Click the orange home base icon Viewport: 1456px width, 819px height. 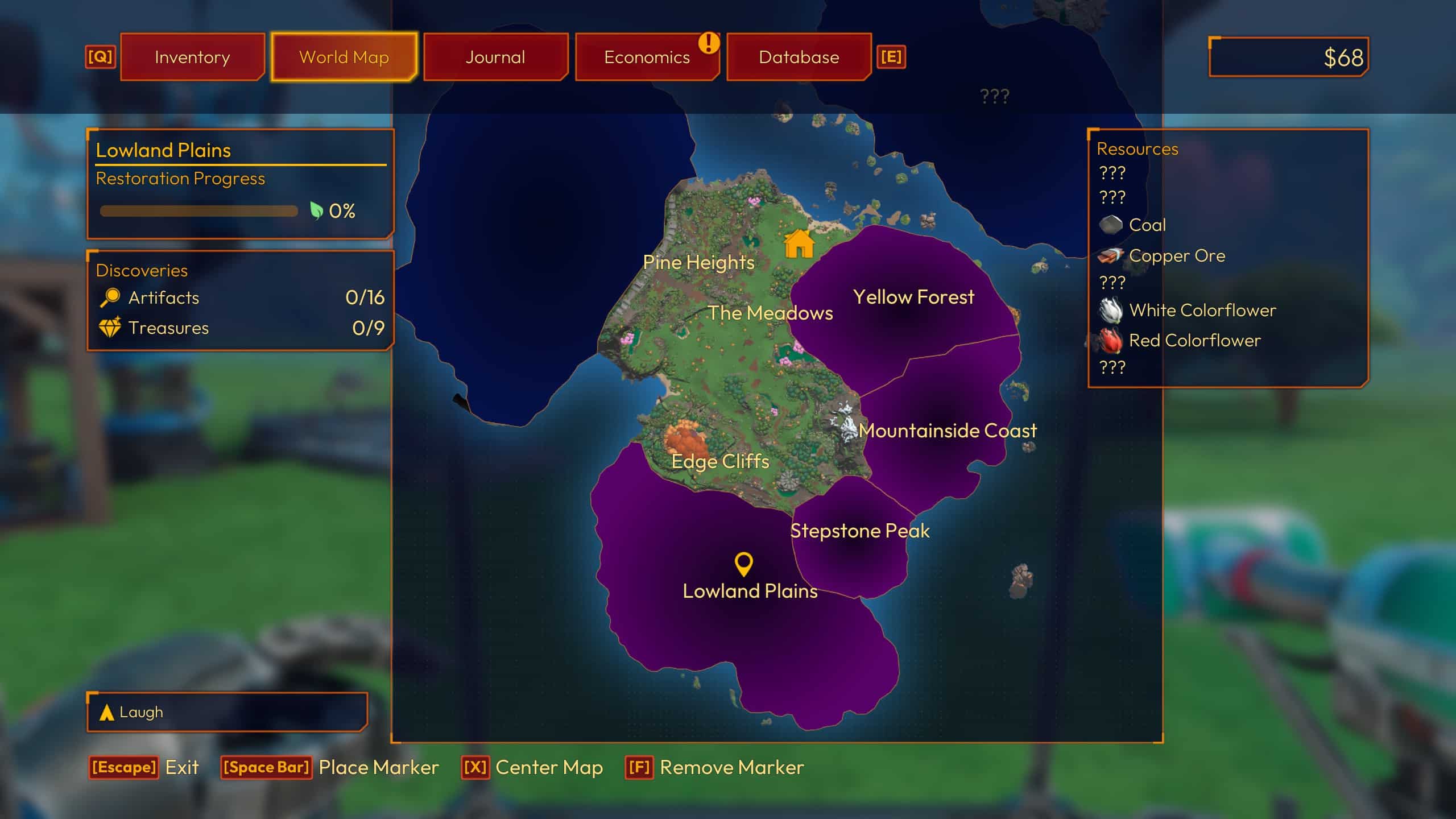click(799, 244)
